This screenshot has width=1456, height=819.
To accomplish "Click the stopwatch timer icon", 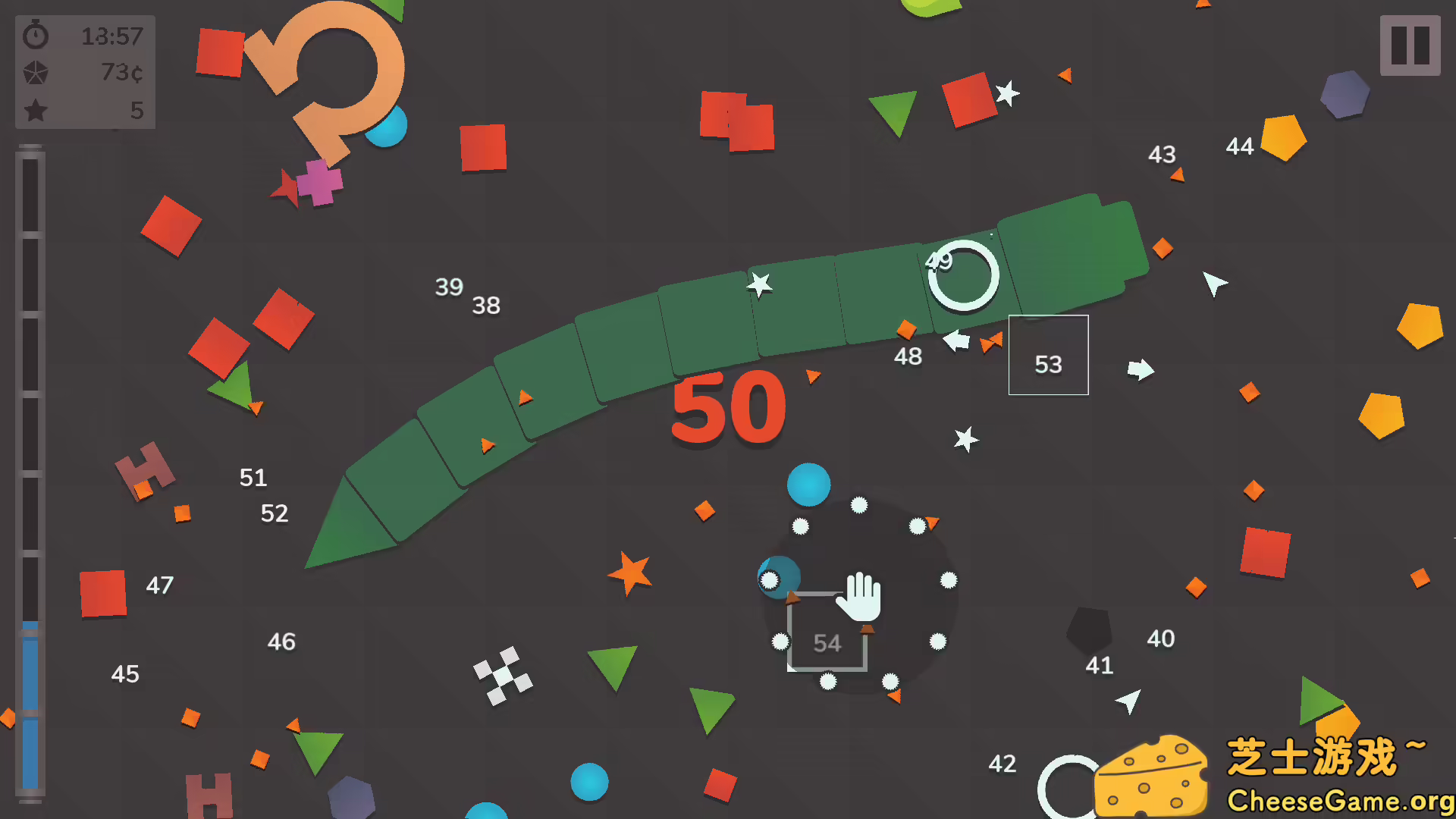I will click(34, 36).
